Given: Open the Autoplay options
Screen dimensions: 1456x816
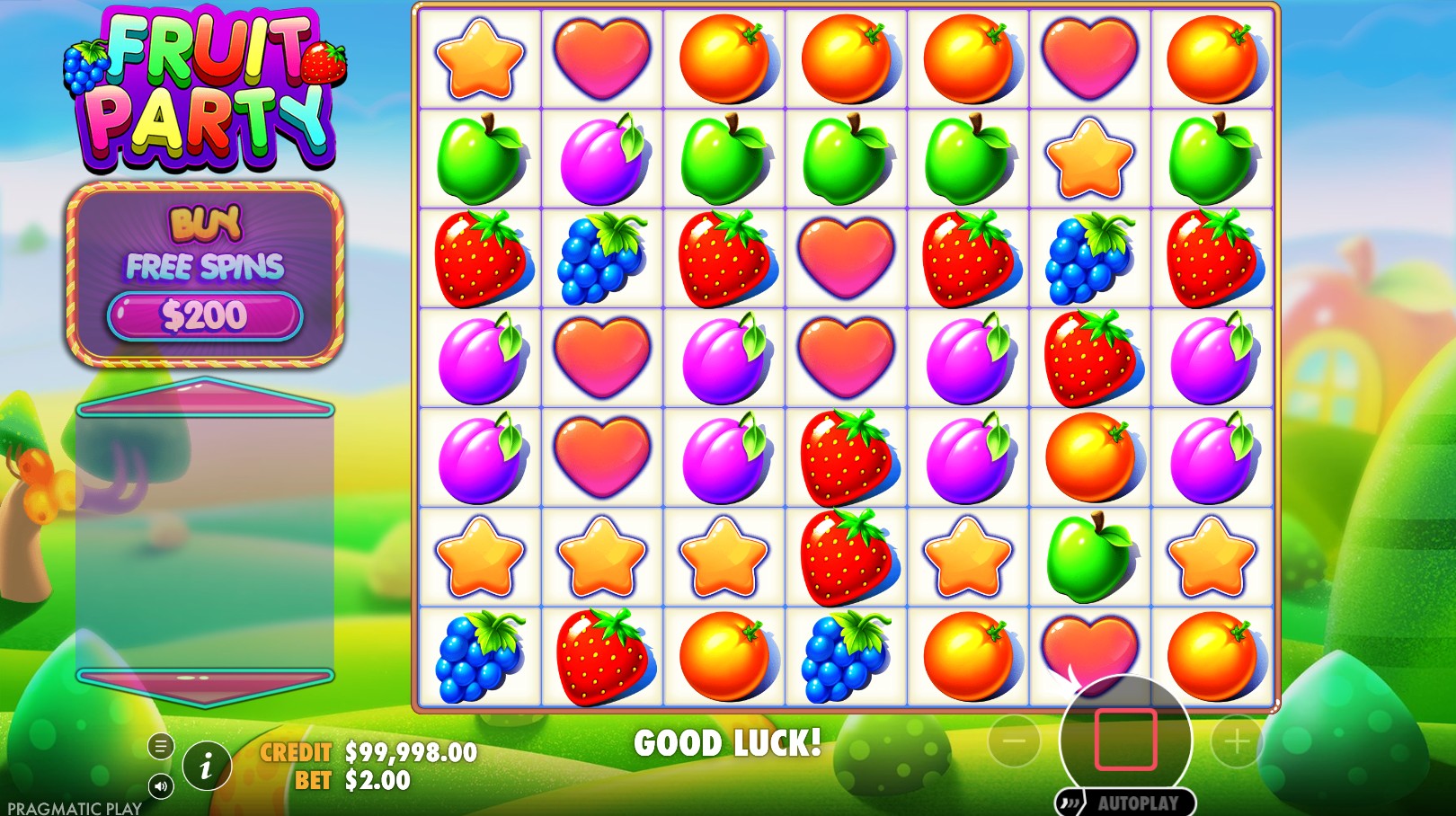Looking at the screenshot, I should [1126, 803].
